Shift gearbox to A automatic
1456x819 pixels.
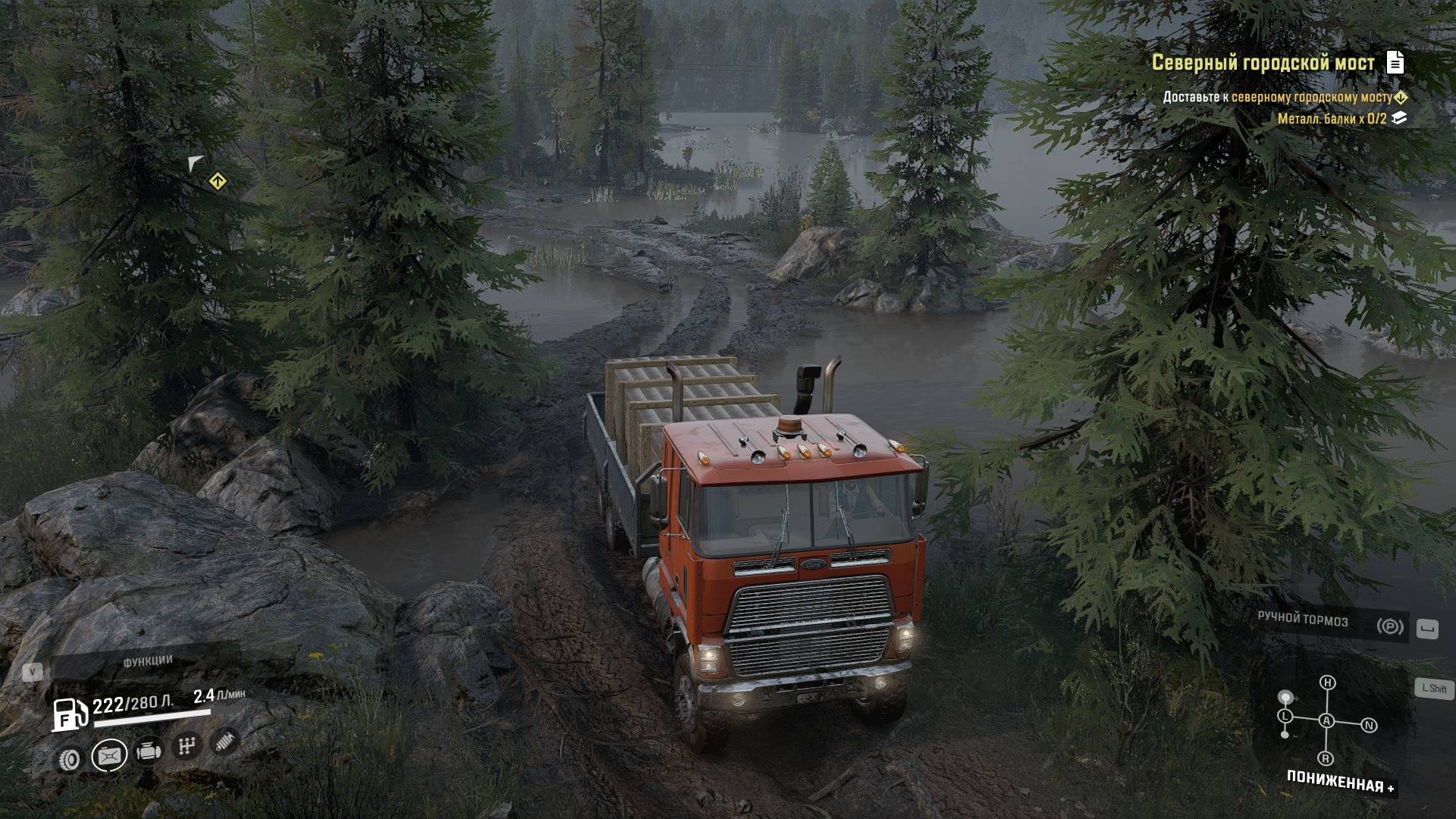(x=1326, y=721)
